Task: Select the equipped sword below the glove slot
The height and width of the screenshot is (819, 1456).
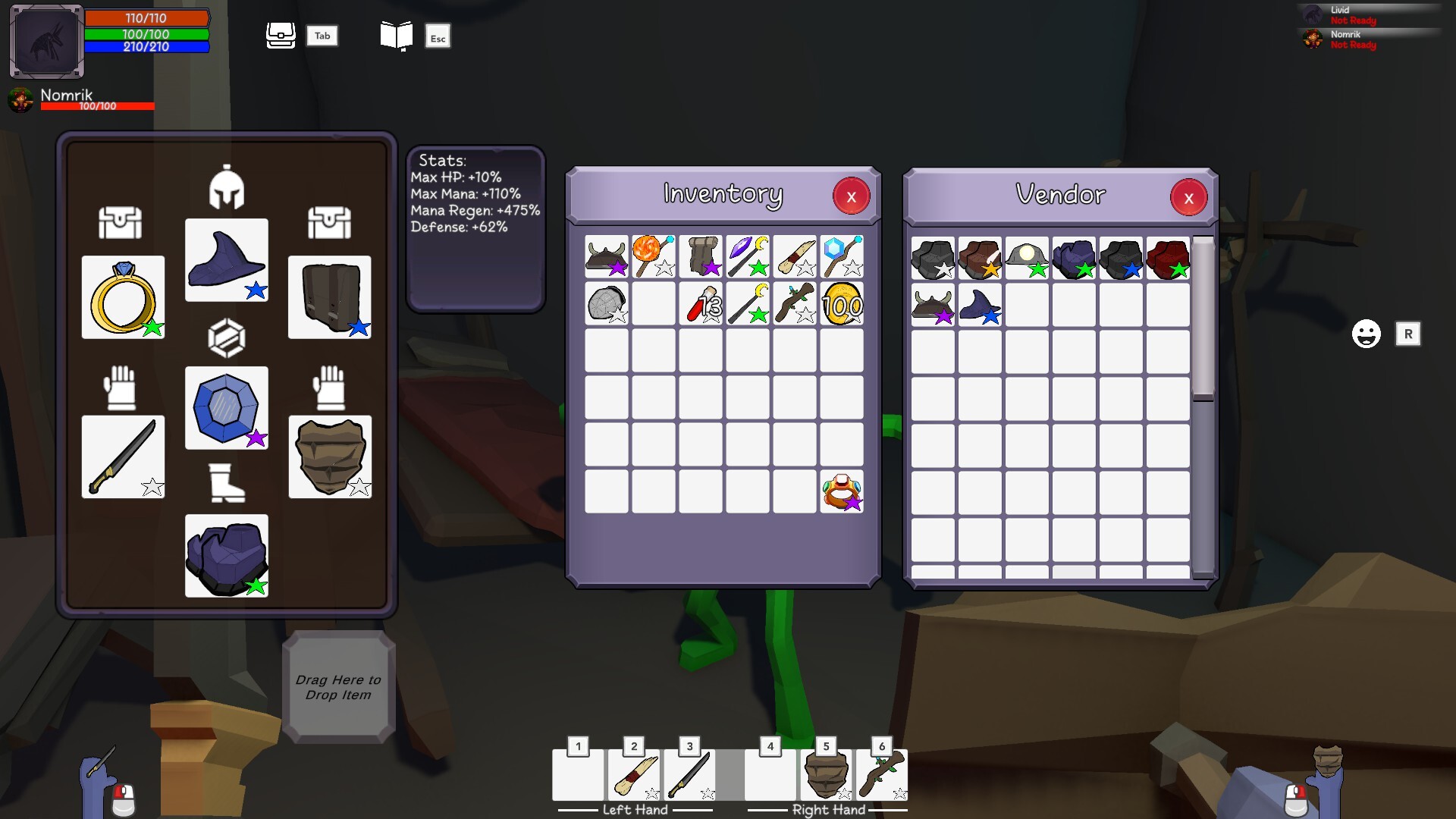Action: coord(123,457)
